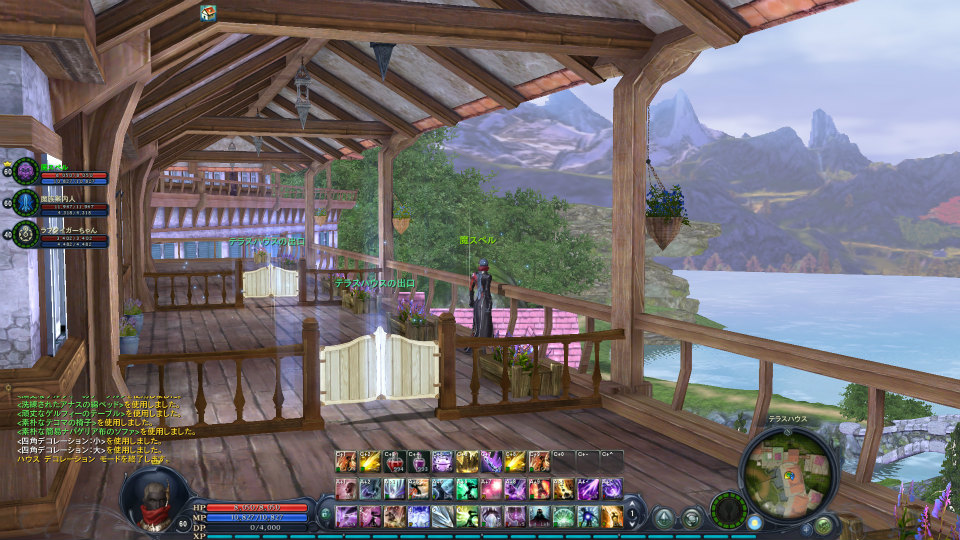The image size is (960, 540).
Task: Activate green orb skill in bottom row
Action: [x=564, y=516]
